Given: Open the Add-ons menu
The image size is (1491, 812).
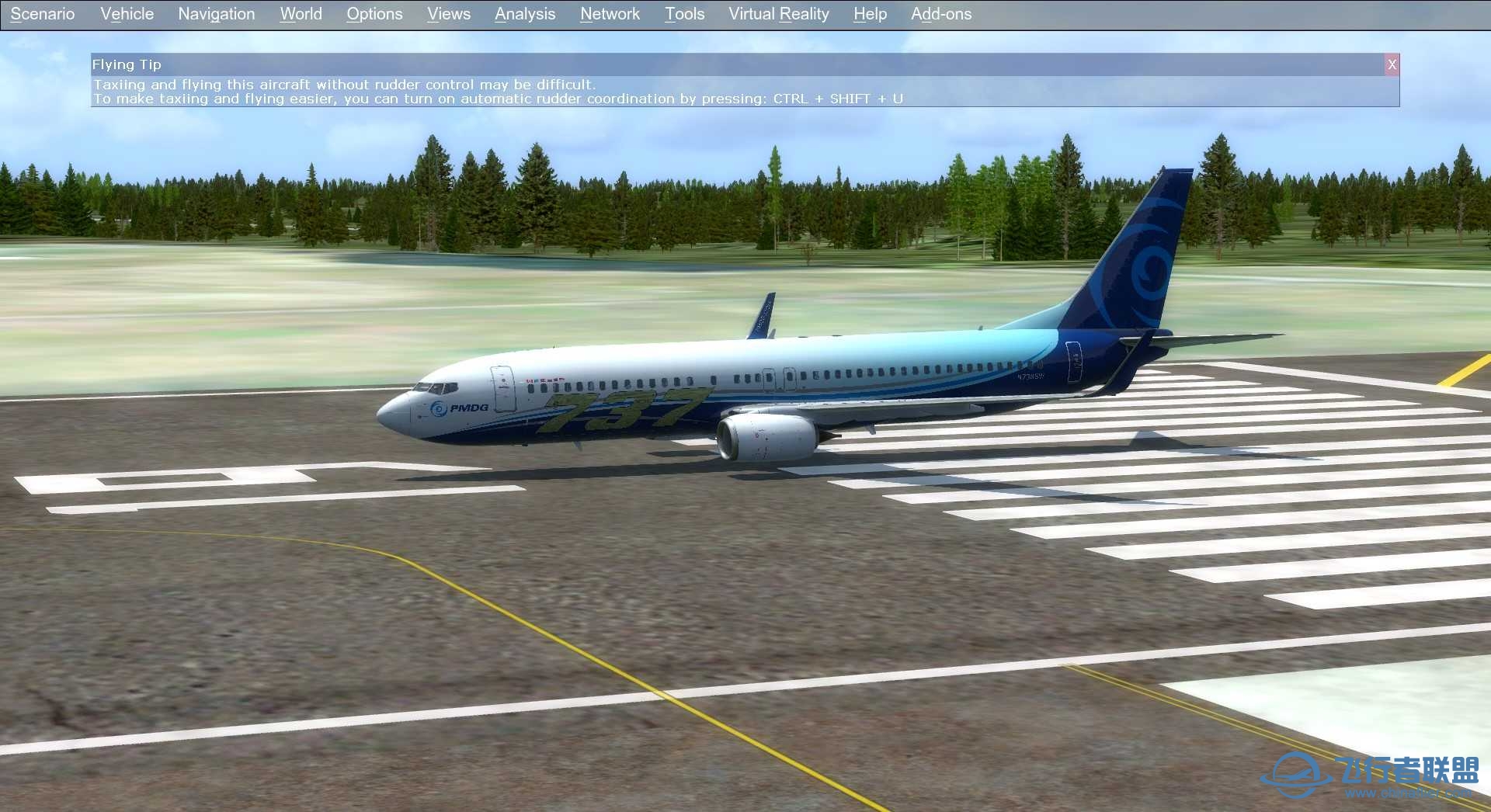Looking at the screenshot, I should click(x=941, y=13).
